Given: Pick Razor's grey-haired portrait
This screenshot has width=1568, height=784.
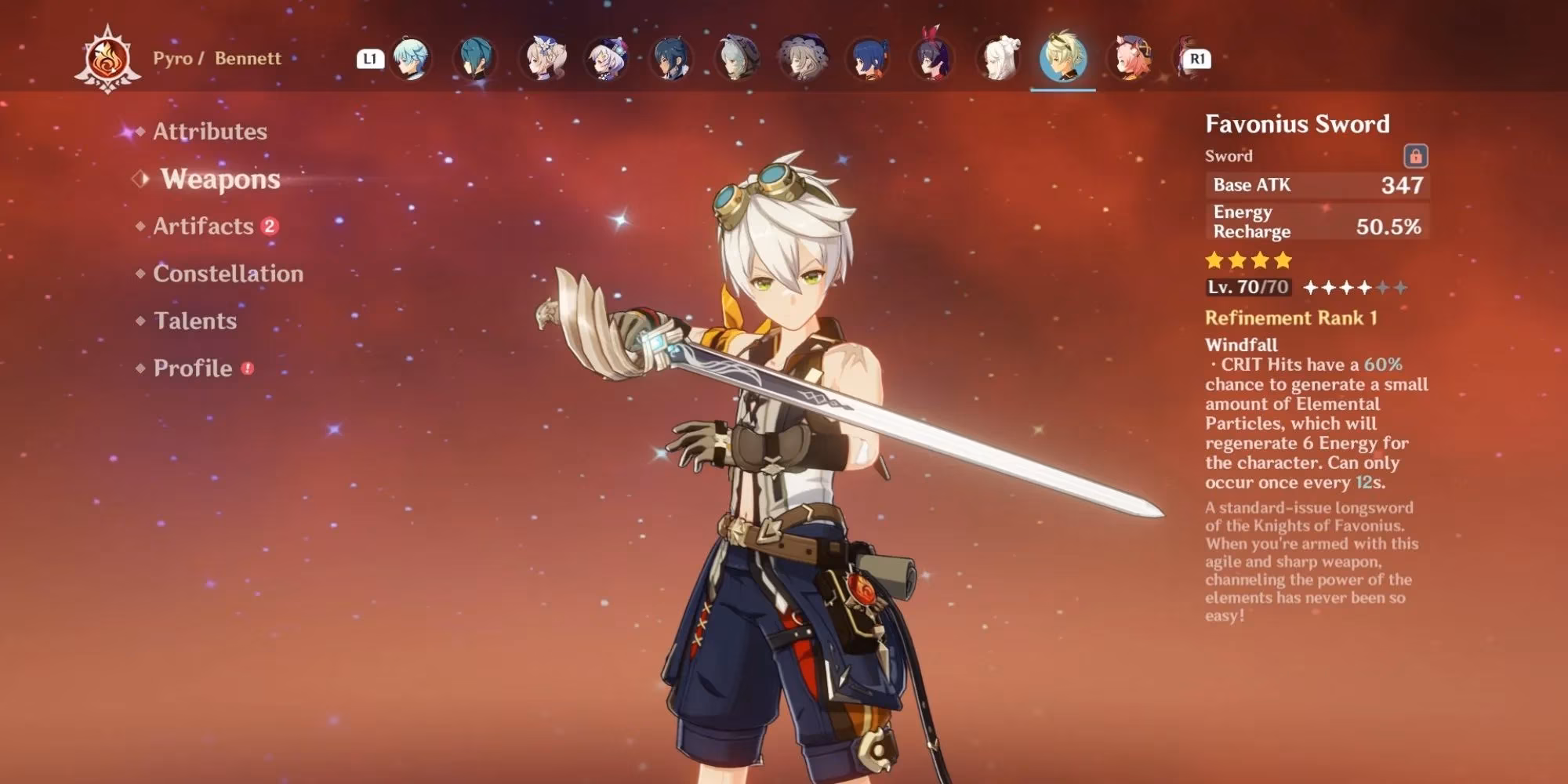Looking at the screenshot, I should point(737,59).
